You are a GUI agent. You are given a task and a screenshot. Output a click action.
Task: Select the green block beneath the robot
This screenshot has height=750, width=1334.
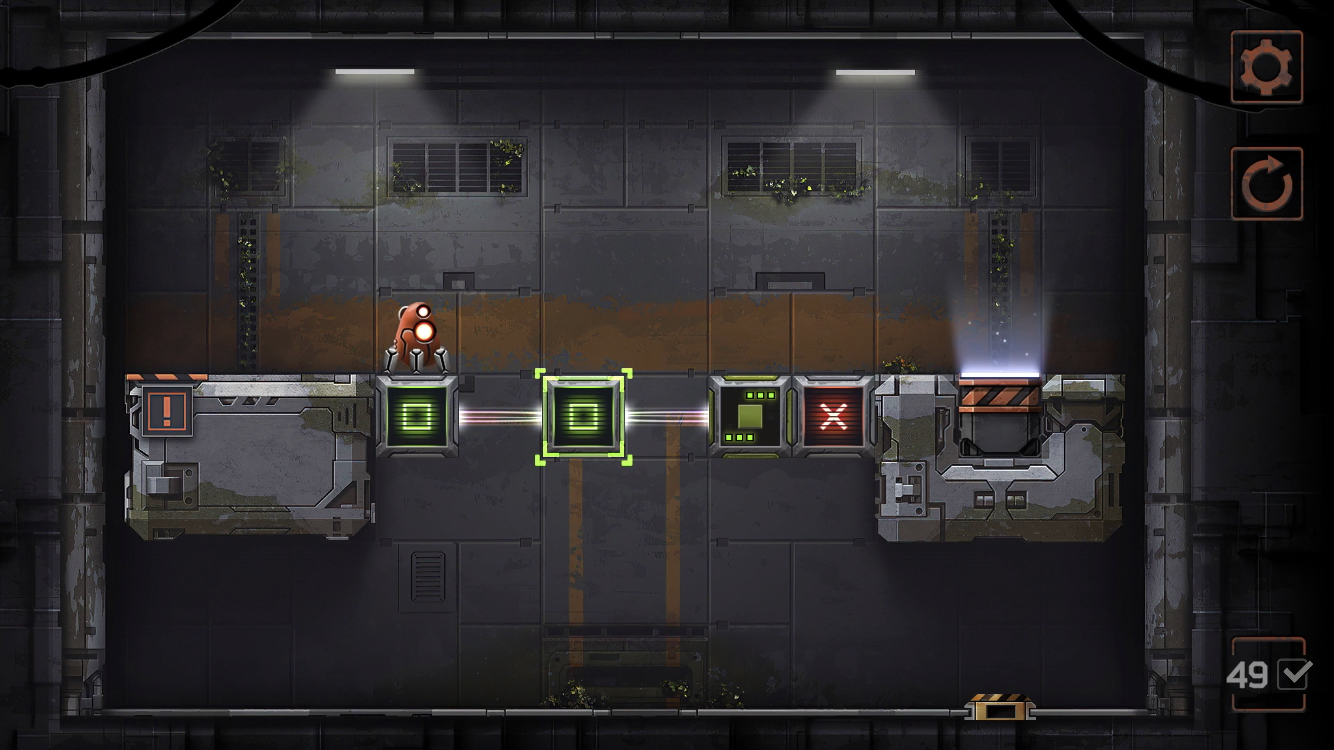[417, 416]
